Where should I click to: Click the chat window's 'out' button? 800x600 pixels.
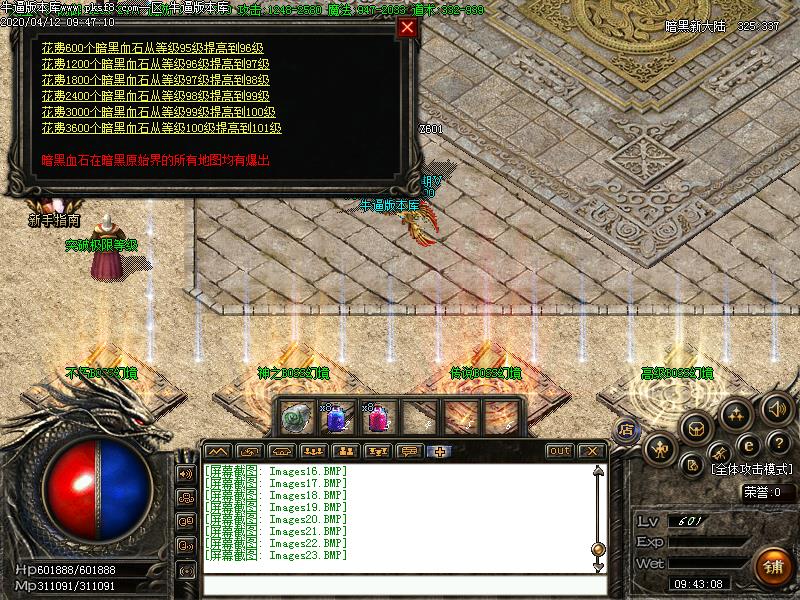click(x=560, y=451)
